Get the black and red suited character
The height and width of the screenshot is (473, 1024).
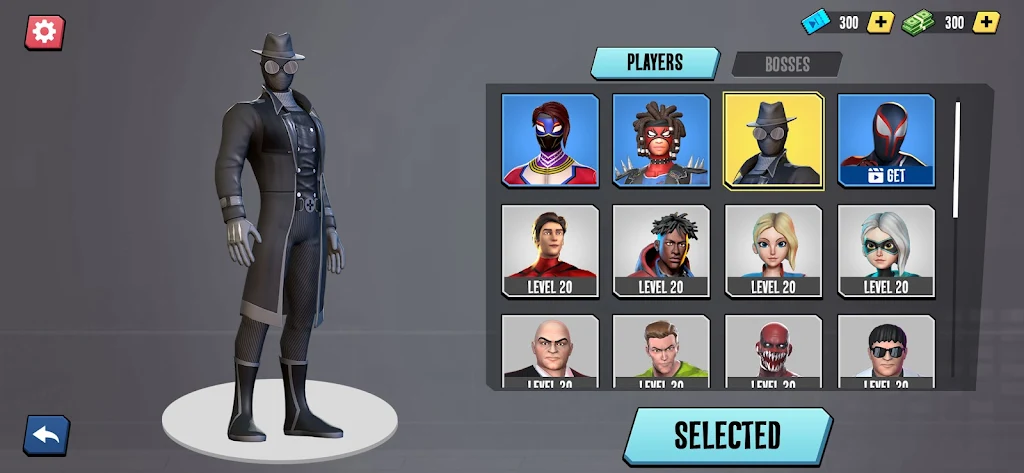tap(886, 140)
